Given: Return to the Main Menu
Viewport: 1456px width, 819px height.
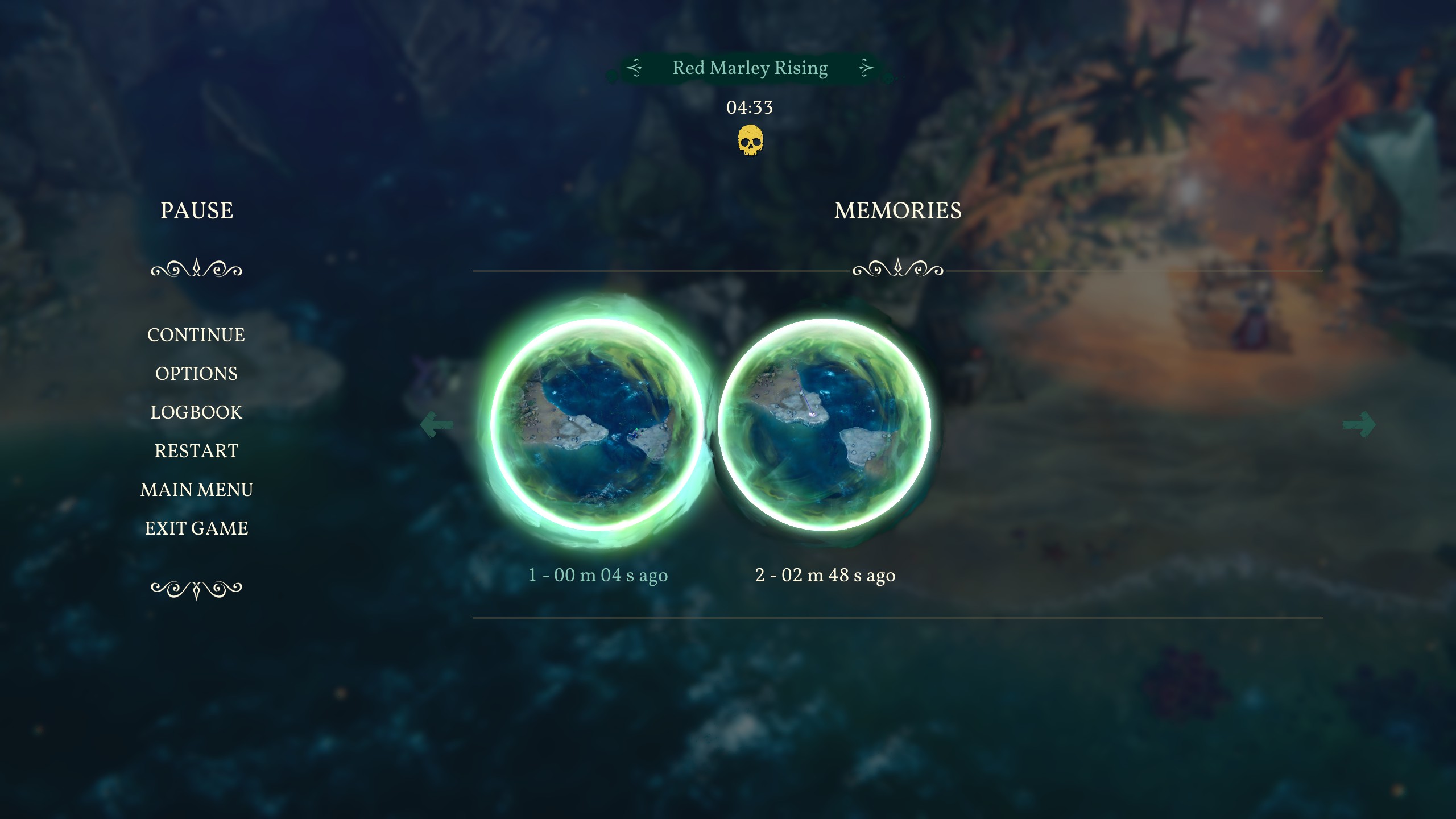Looking at the screenshot, I should [x=196, y=490].
